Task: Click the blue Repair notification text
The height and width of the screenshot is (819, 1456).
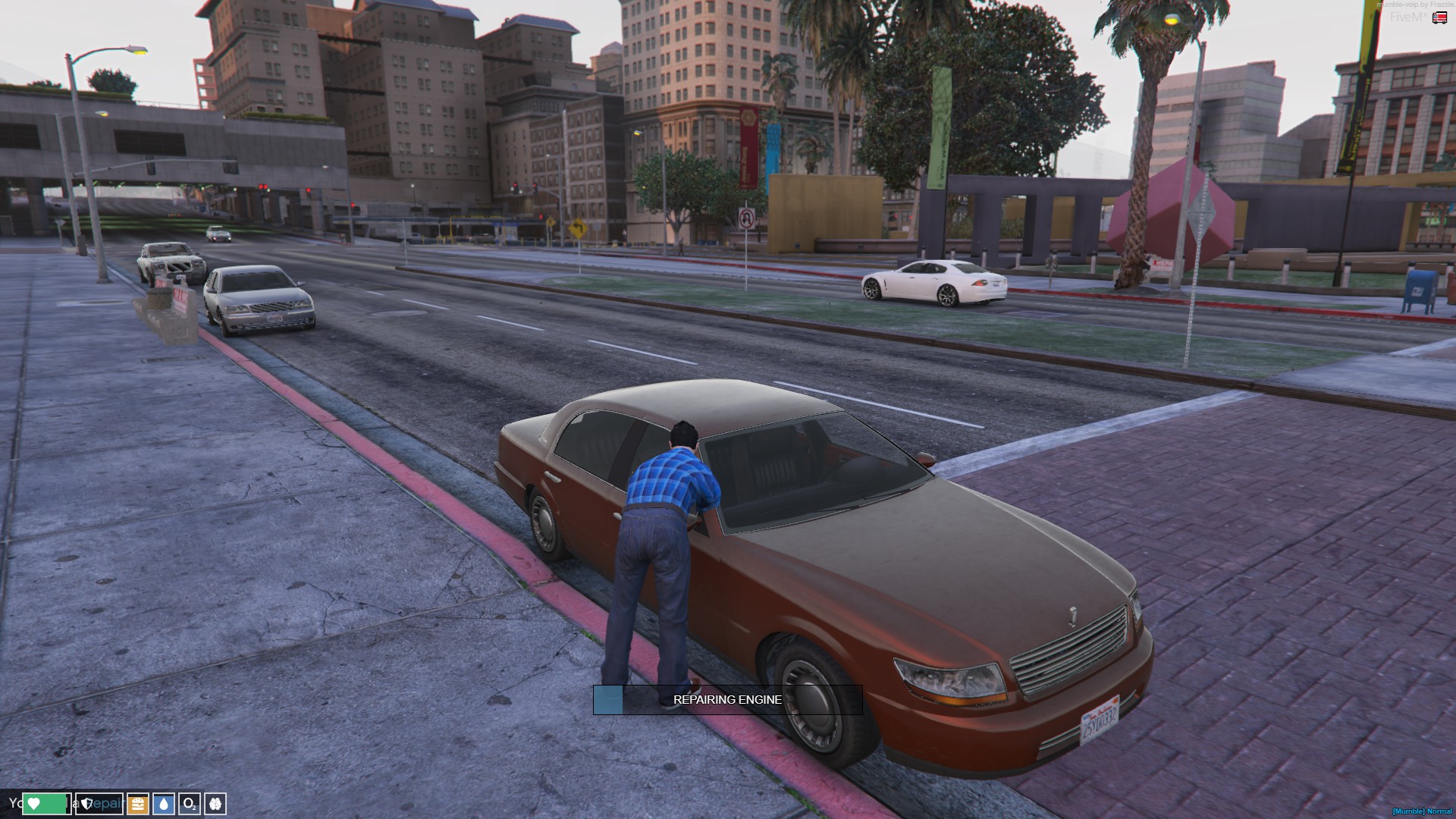Action: click(x=108, y=803)
